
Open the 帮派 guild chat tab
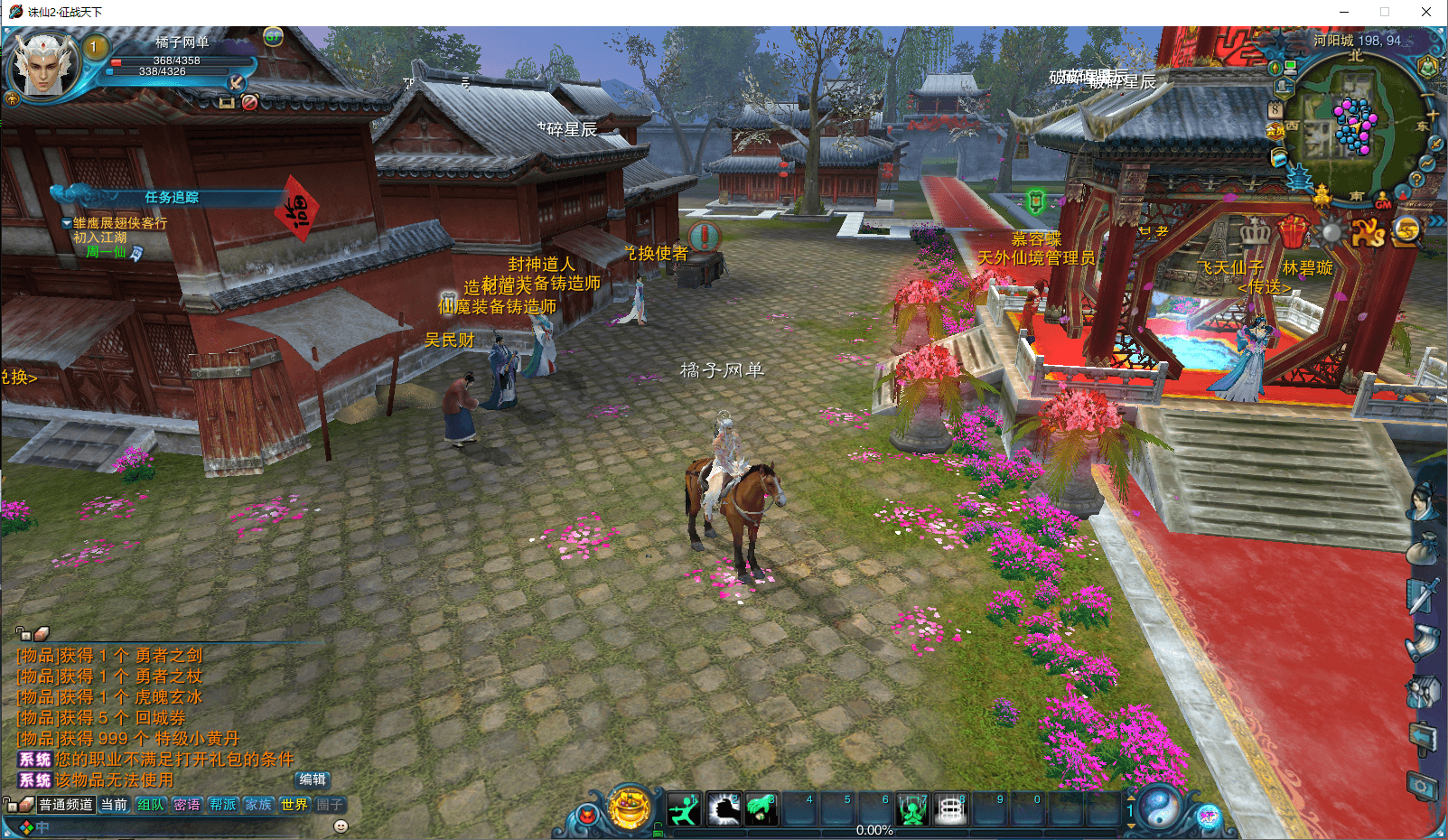tap(223, 805)
